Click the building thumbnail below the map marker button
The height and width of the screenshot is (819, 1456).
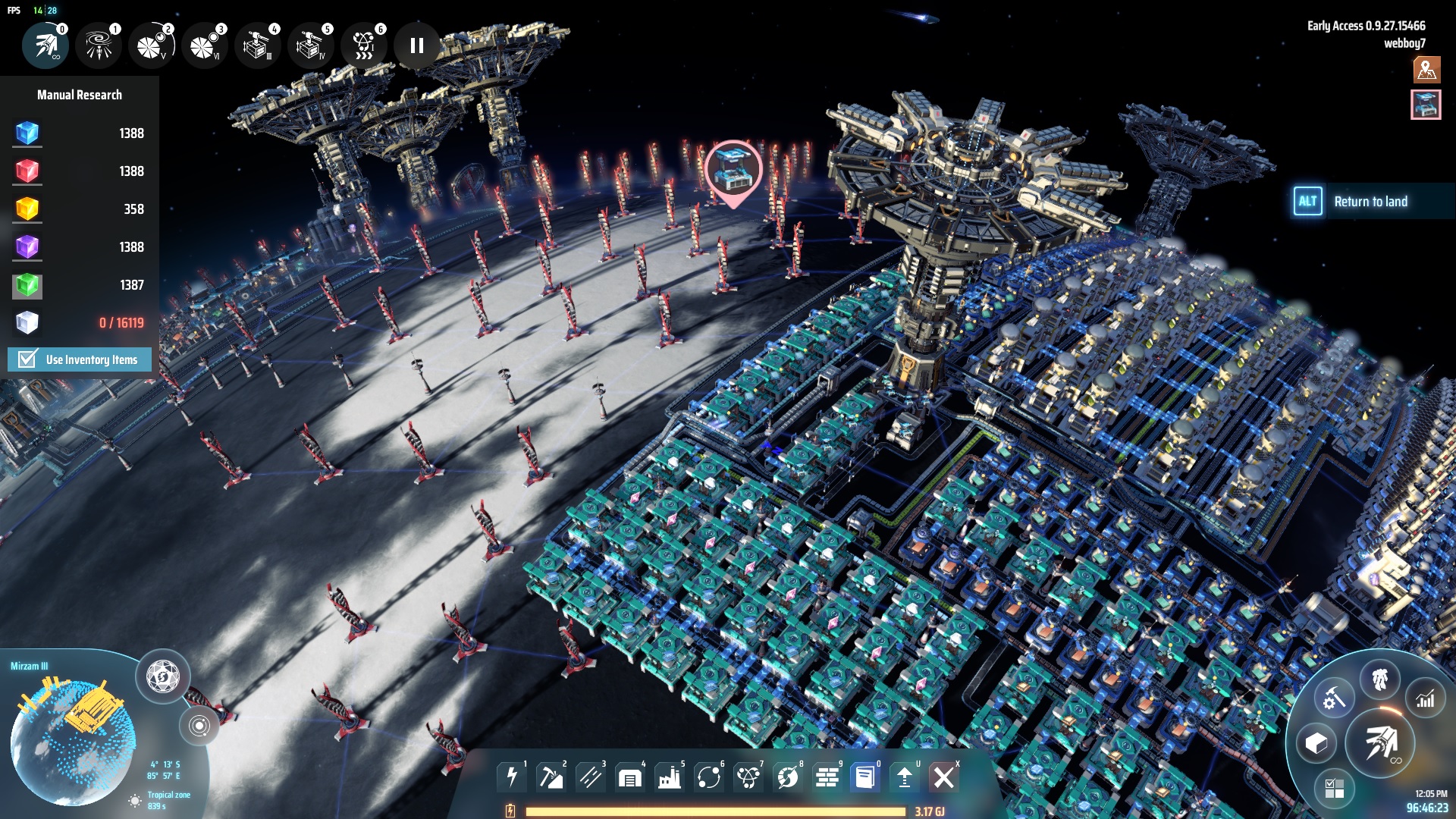[1426, 105]
